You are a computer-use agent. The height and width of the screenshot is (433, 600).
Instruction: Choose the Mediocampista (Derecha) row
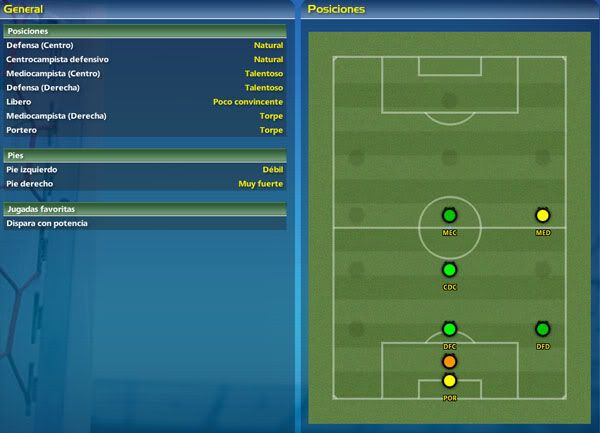coord(144,115)
